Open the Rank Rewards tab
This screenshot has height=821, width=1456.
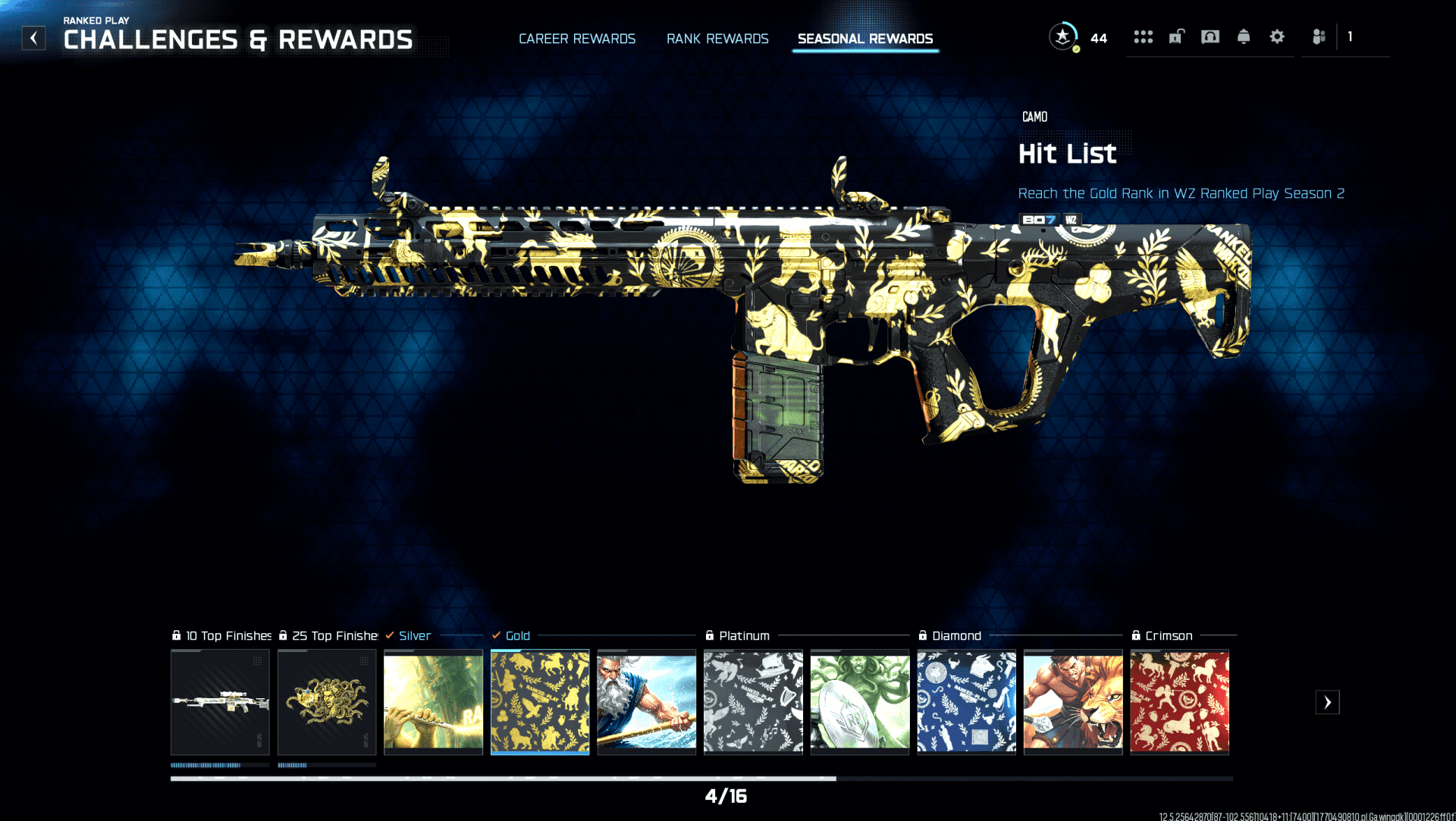click(717, 39)
